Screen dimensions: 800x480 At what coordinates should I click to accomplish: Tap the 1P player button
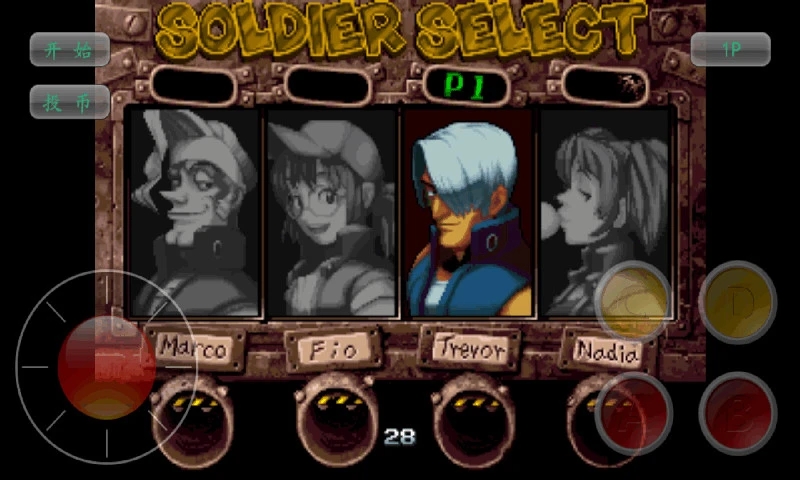pyautogui.click(x=730, y=49)
